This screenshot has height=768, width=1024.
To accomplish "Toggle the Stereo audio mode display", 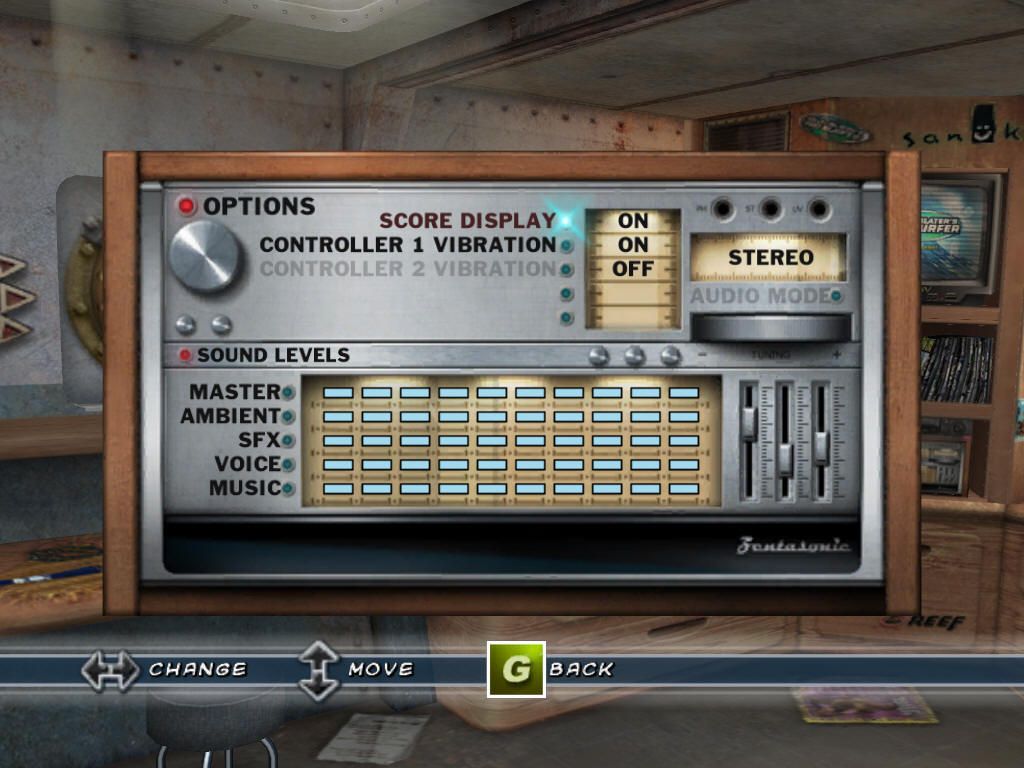I will pos(770,257).
